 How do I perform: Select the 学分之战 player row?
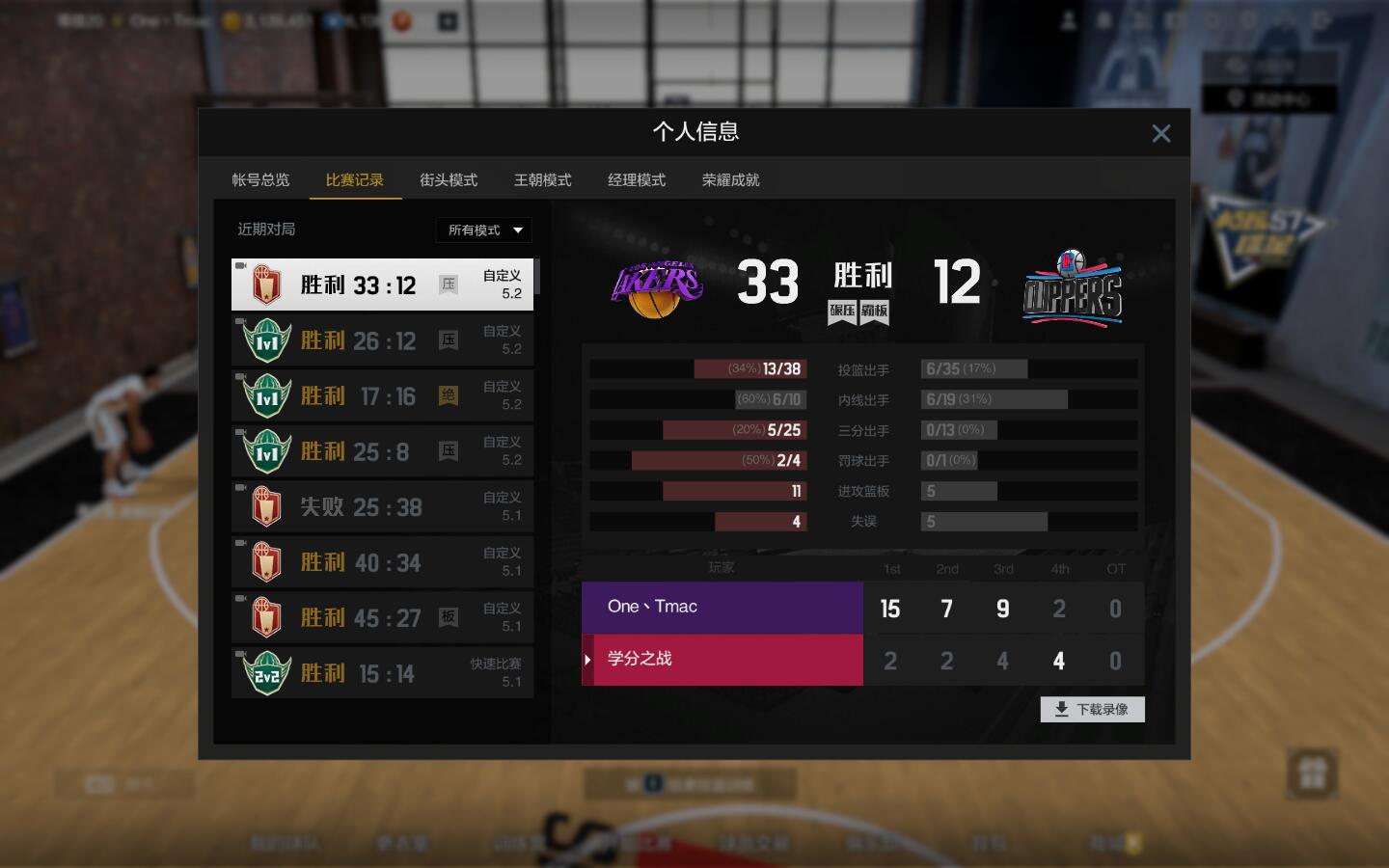pyautogui.click(x=722, y=660)
